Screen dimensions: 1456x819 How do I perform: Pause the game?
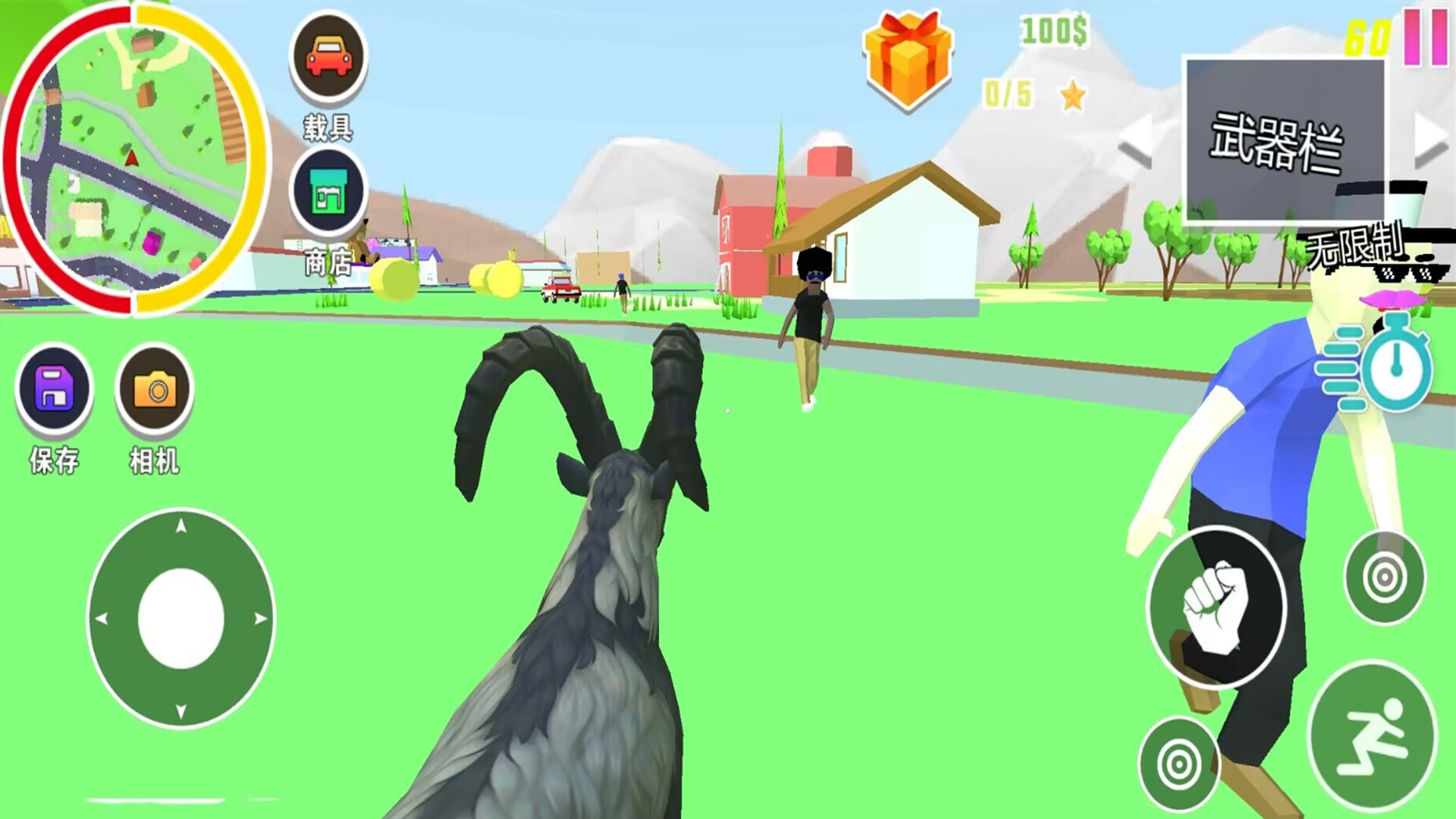1425,36
